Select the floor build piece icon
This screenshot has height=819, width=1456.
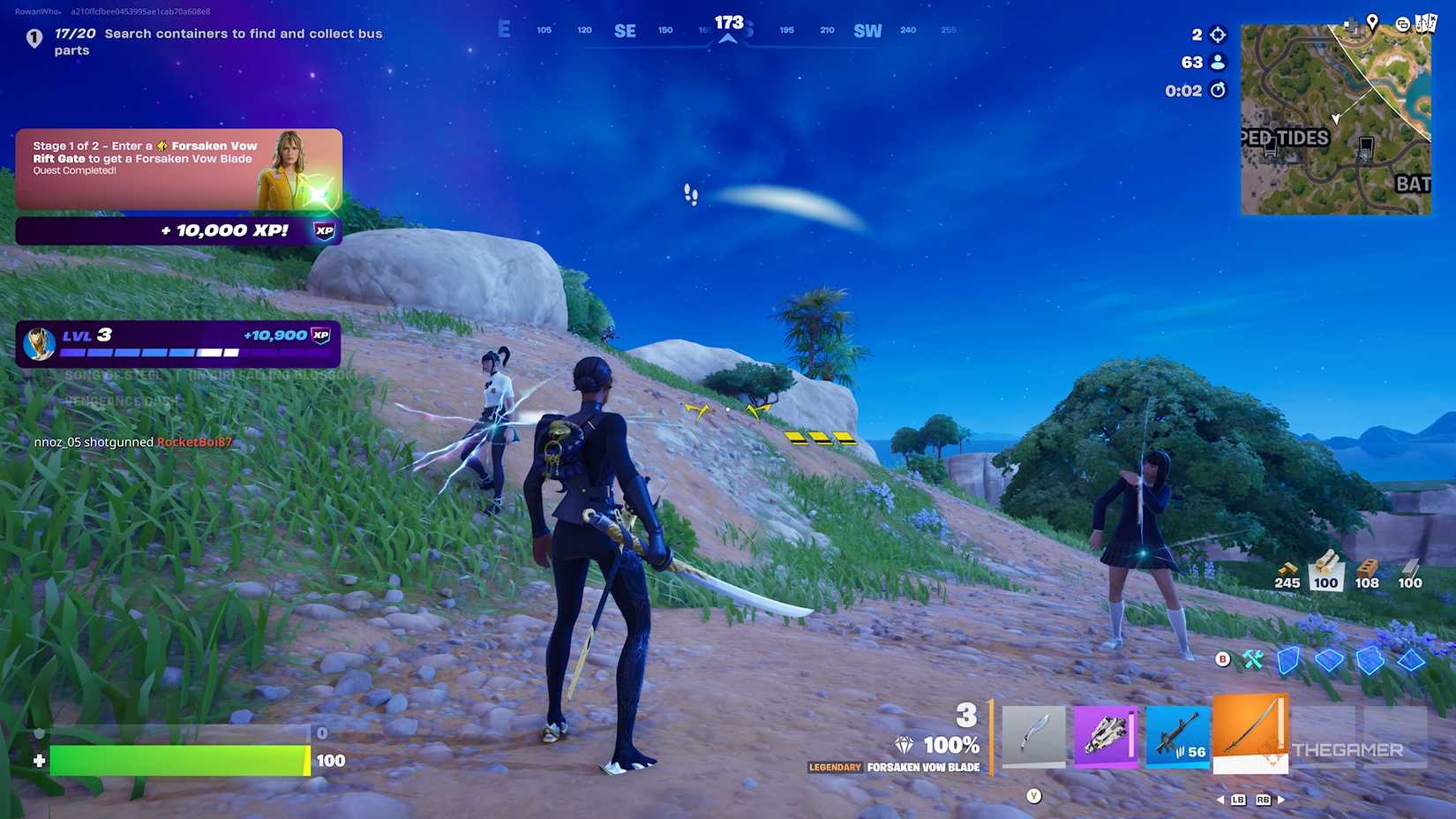tap(1331, 659)
